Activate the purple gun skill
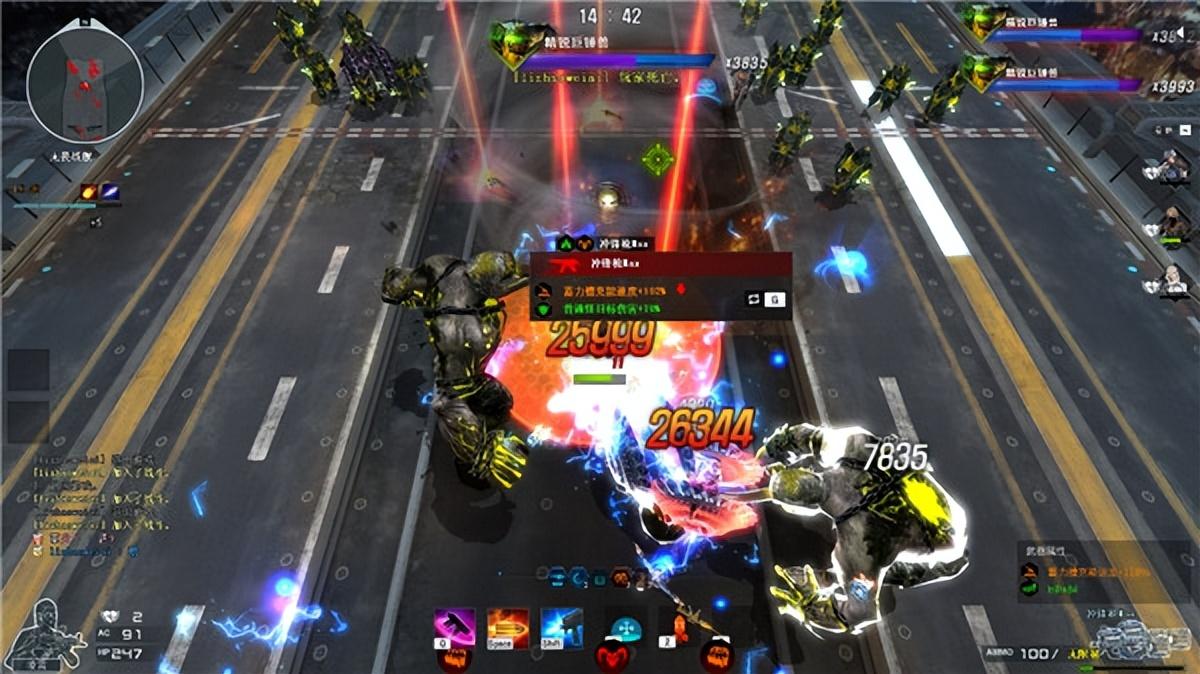The width and height of the screenshot is (1200, 674). [454, 629]
